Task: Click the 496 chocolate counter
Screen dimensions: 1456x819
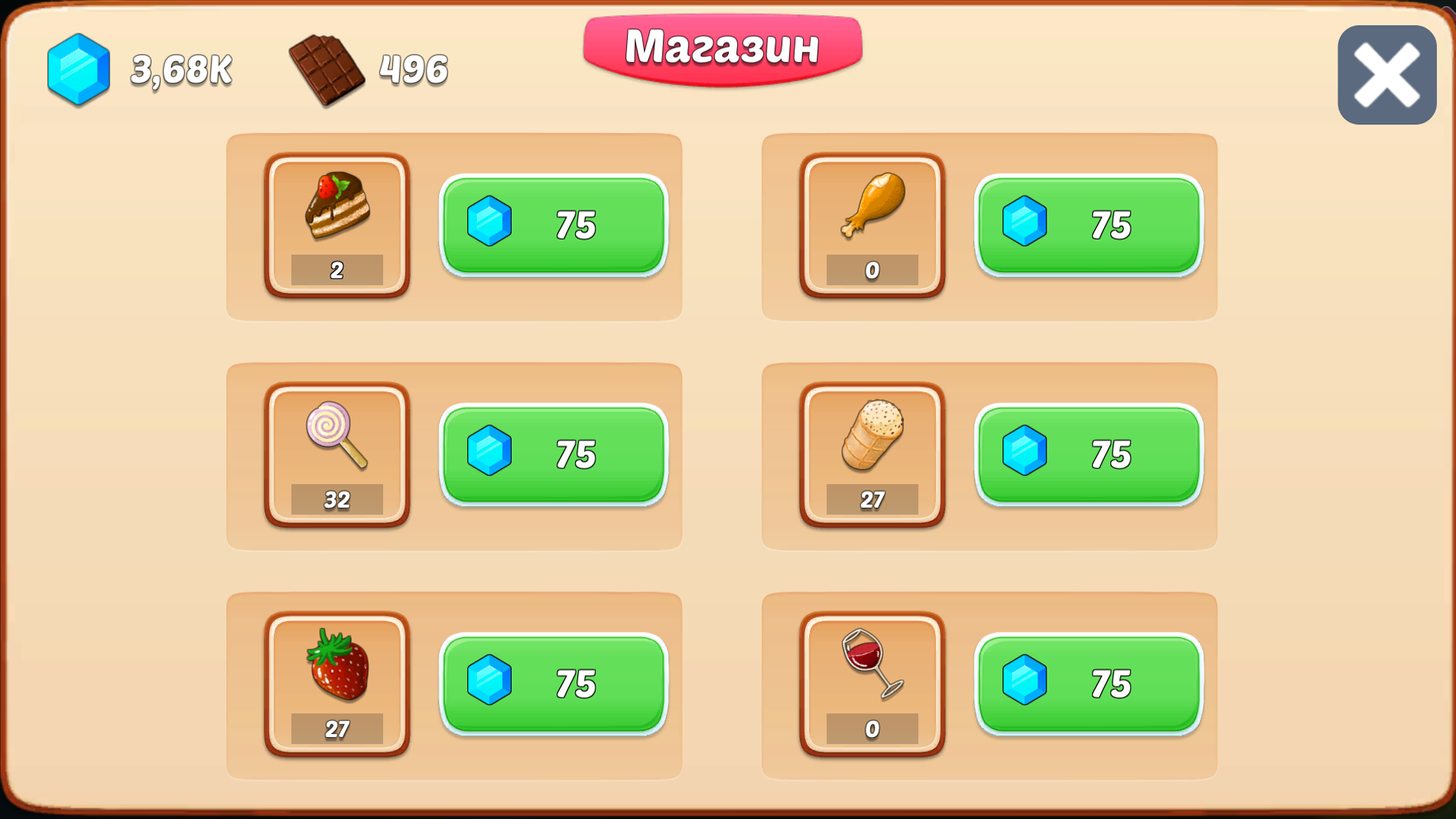Action: (x=412, y=71)
